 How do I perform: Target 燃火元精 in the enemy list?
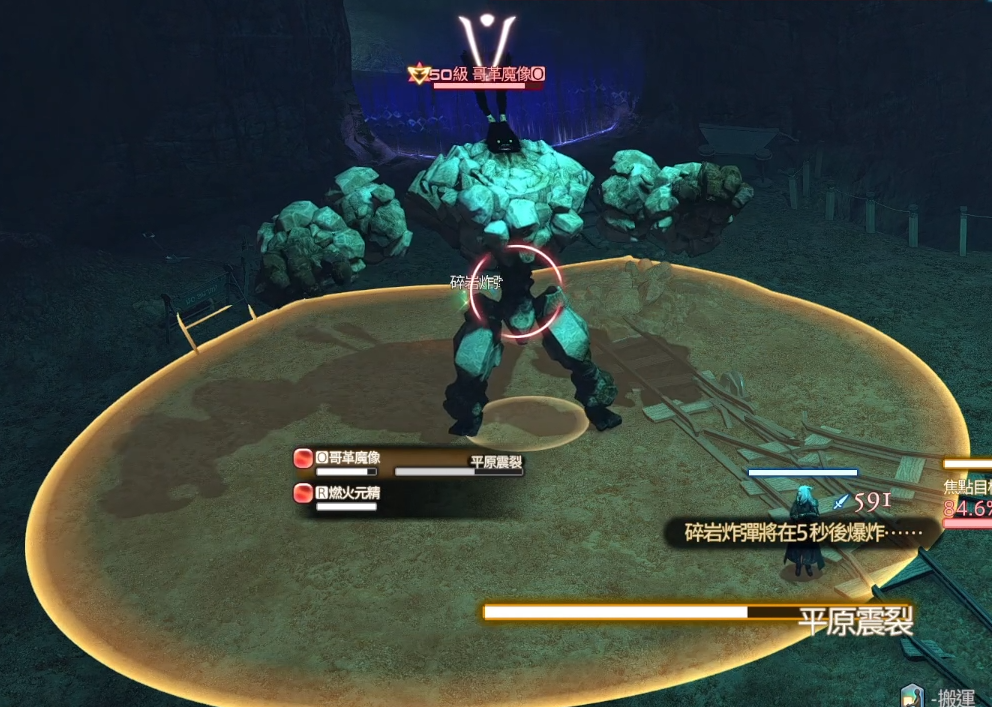click(347, 493)
